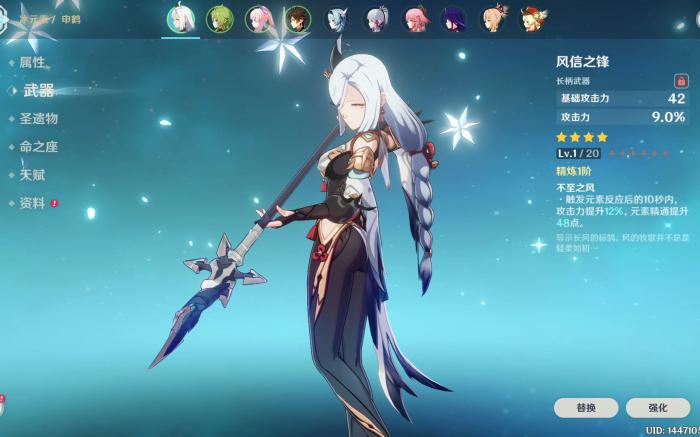Select the light-blue-haired character portrait

click(x=337, y=19)
